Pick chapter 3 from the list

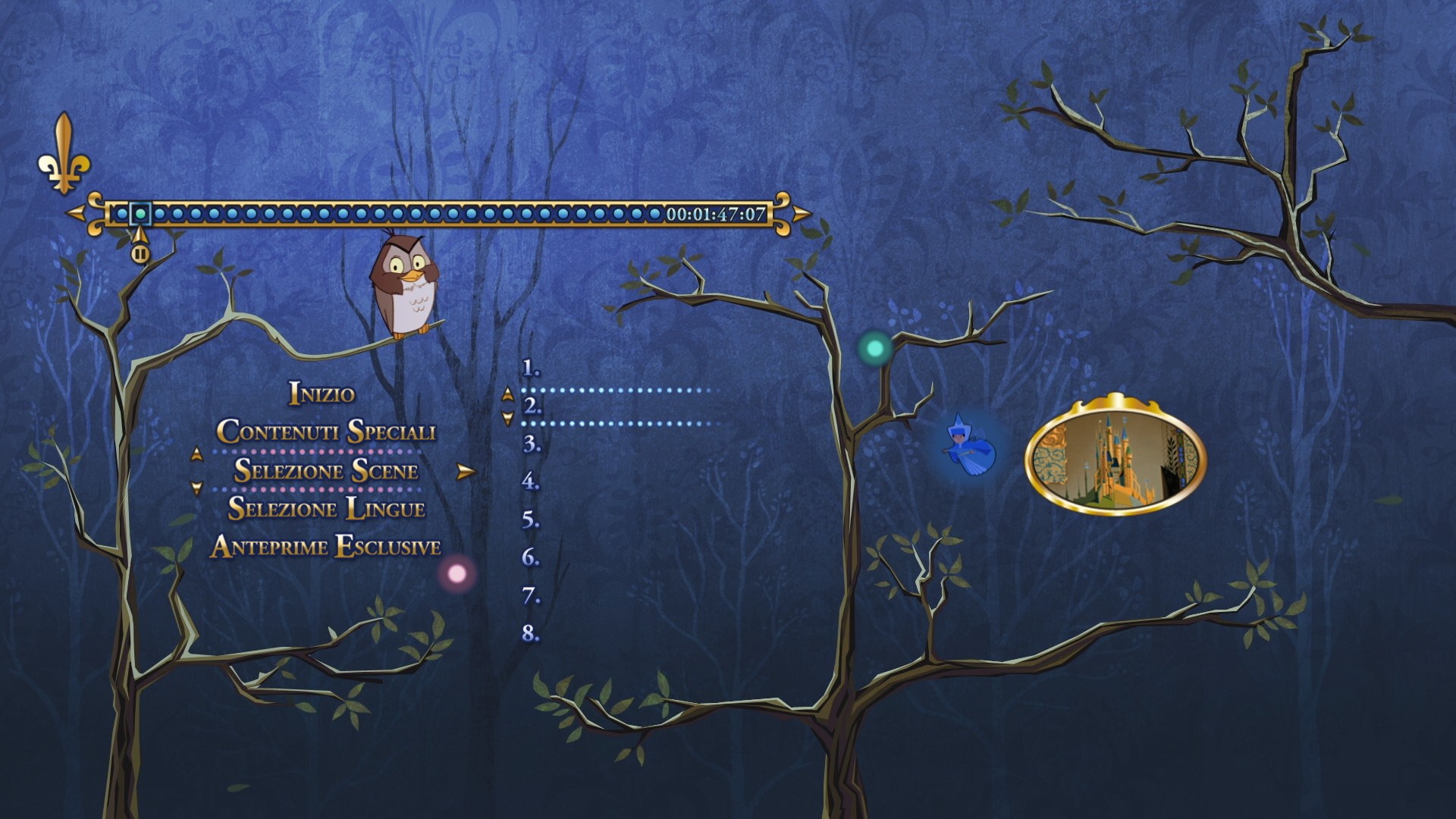click(532, 444)
